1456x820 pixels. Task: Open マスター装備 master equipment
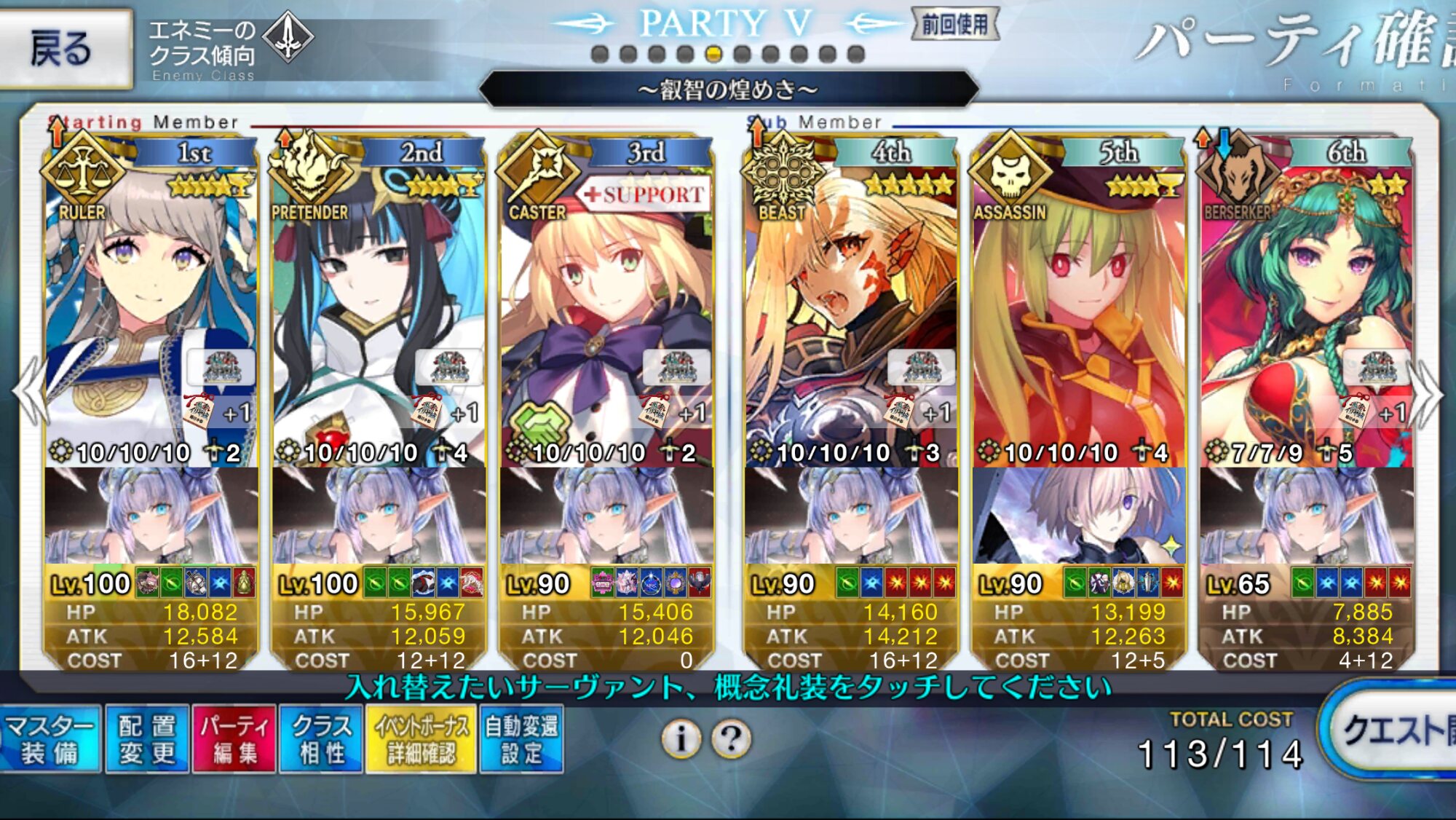point(50,739)
